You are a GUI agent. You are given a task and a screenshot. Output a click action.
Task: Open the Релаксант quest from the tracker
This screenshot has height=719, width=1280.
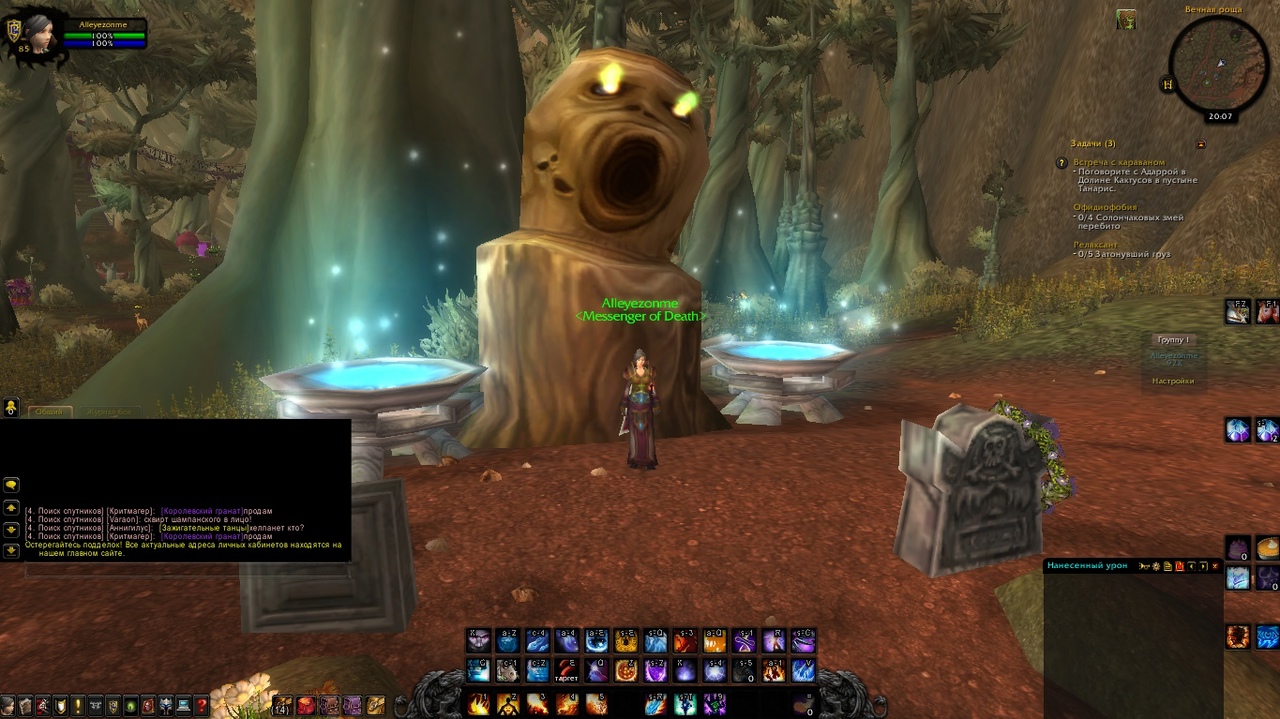pyautogui.click(x=1095, y=245)
